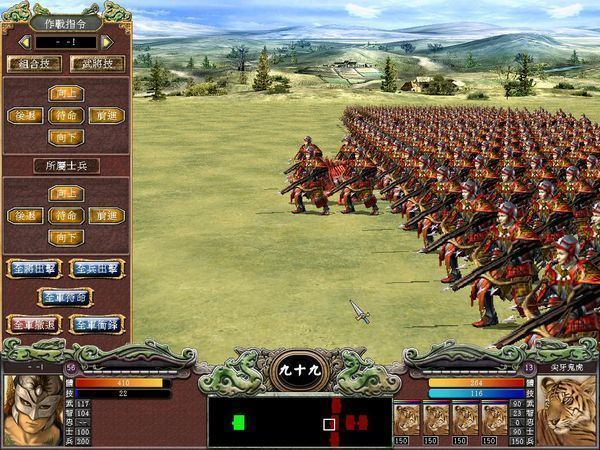Image resolution: width=600 pixels, height=450 pixels.
Task: Set the general to 待命 in upper command group
Action: [65, 115]
